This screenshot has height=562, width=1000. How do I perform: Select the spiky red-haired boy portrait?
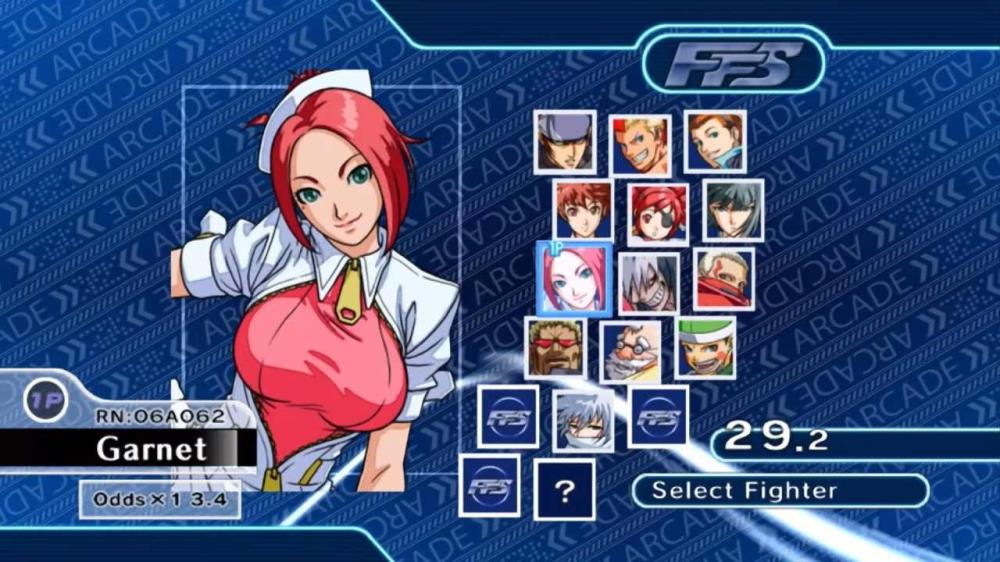[583, 210]
